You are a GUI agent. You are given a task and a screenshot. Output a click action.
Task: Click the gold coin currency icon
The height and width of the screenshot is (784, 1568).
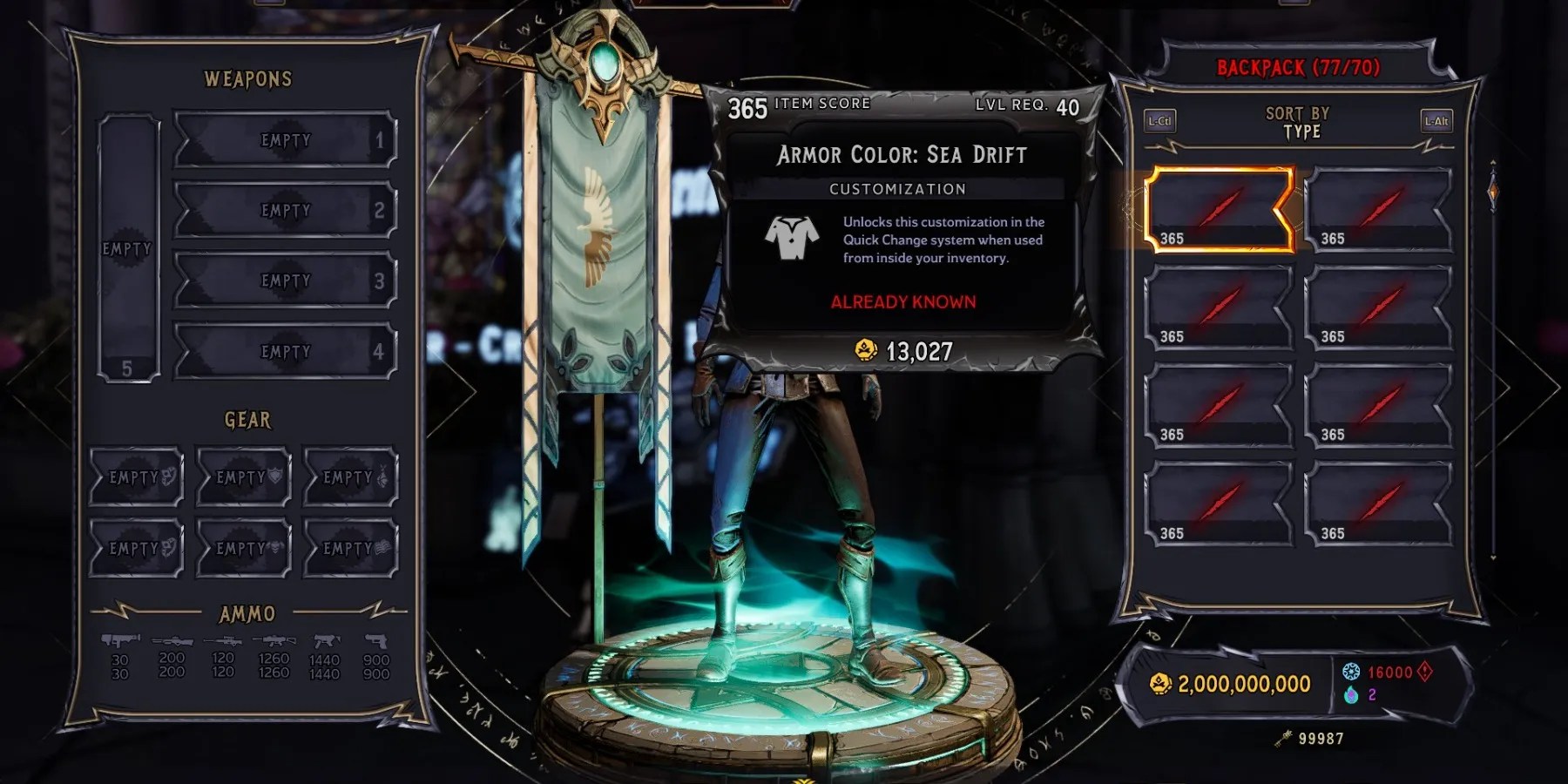click(1159, 685)
